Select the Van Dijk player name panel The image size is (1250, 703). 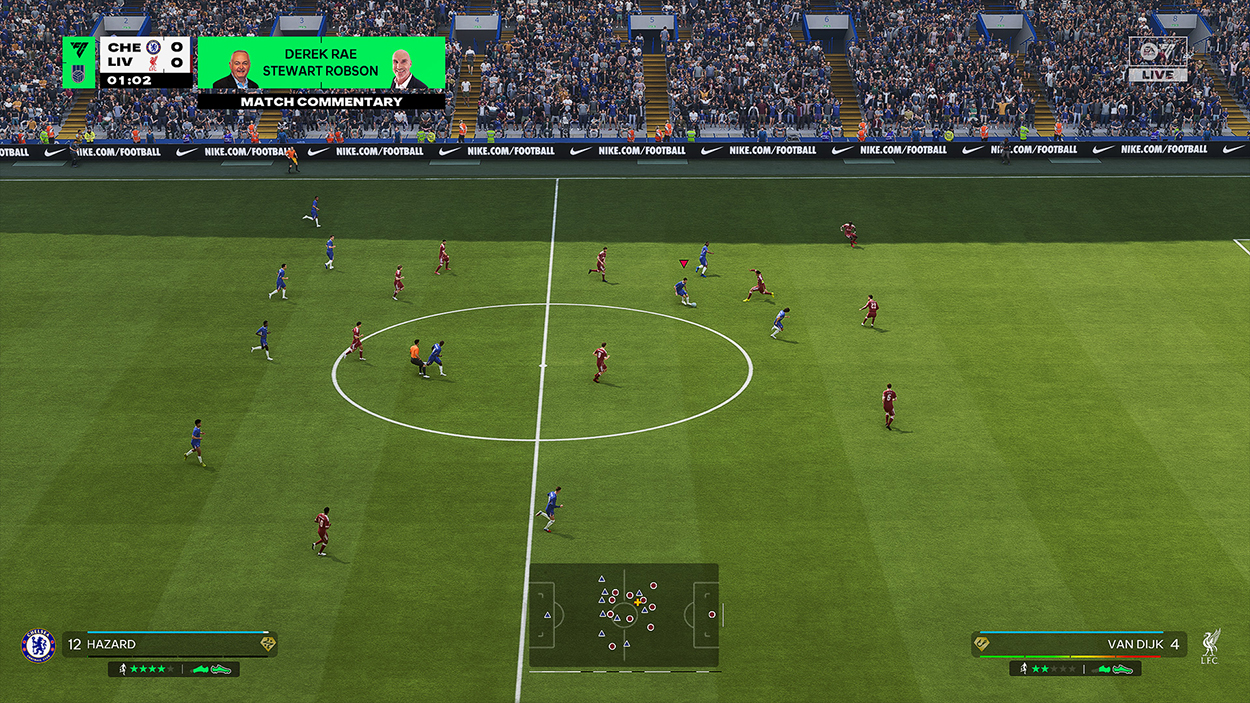coord(1078,644)
